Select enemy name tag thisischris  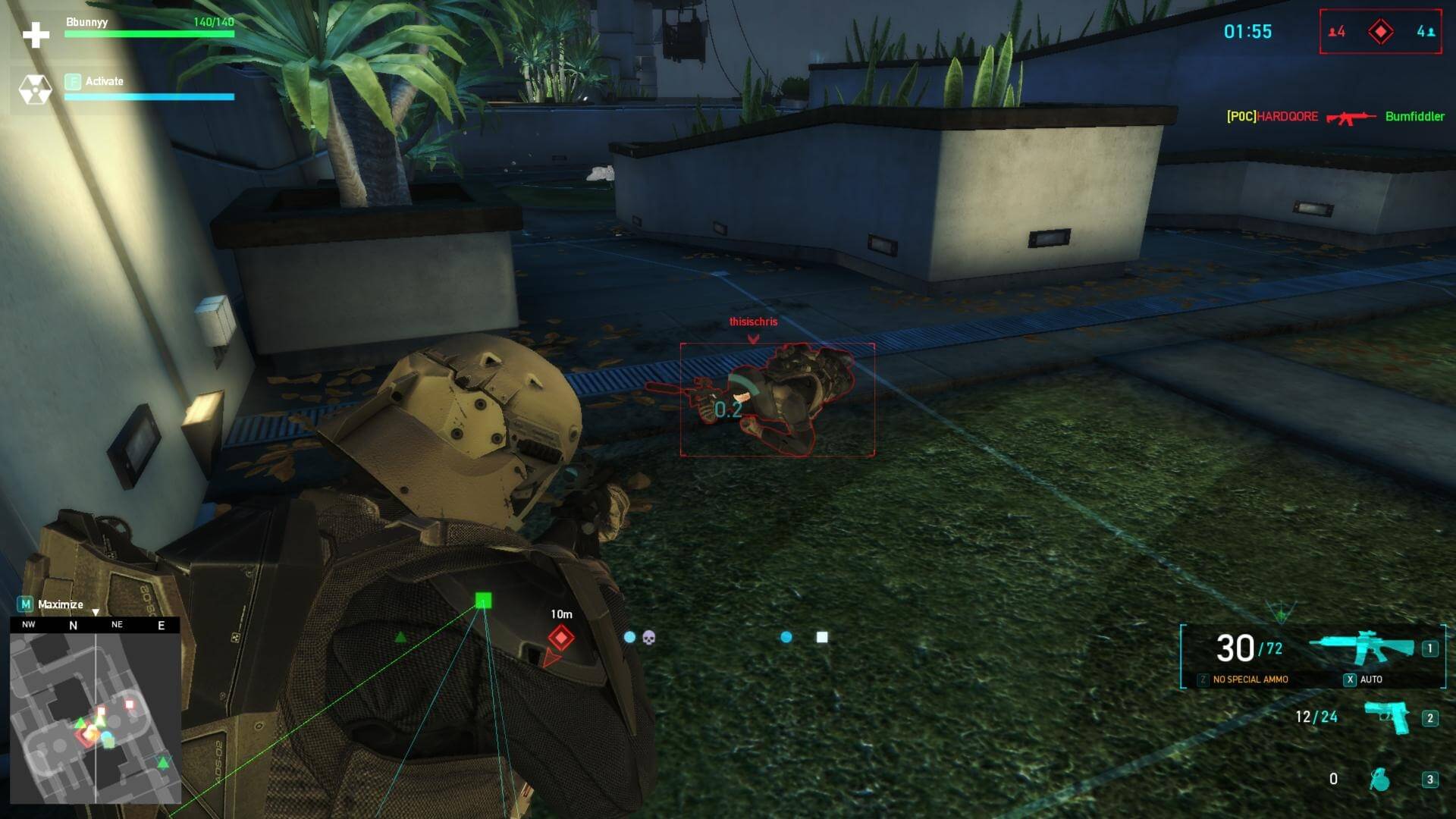coord(753,322)
